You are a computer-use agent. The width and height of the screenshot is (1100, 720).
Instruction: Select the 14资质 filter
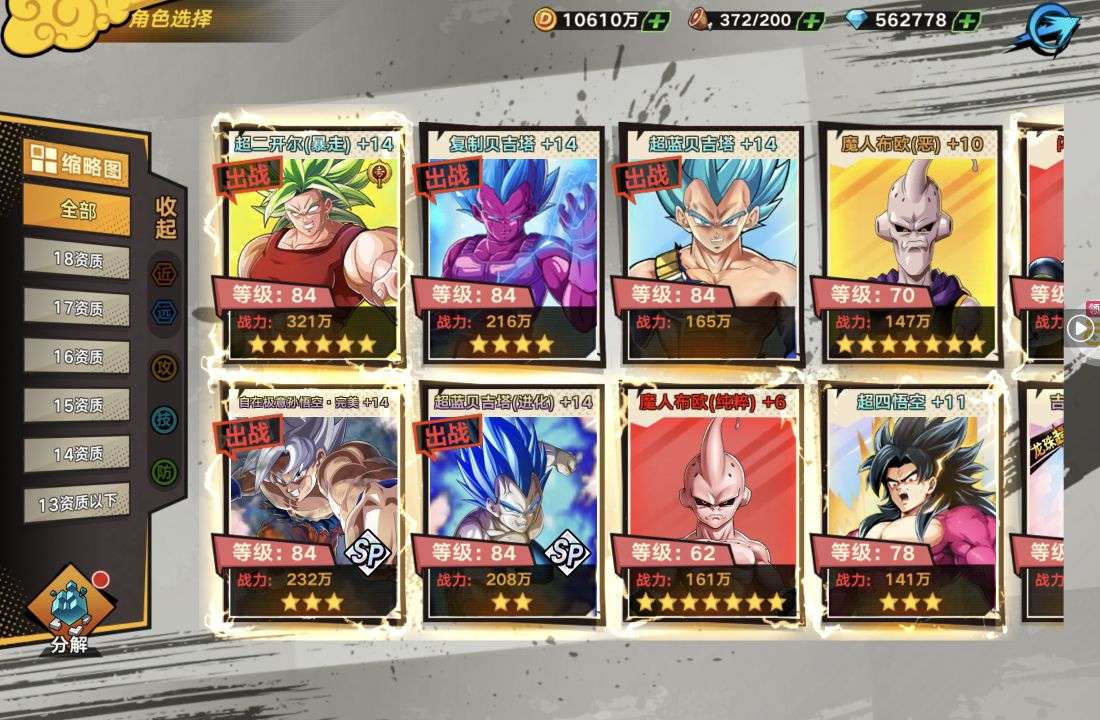pos(77,453)
